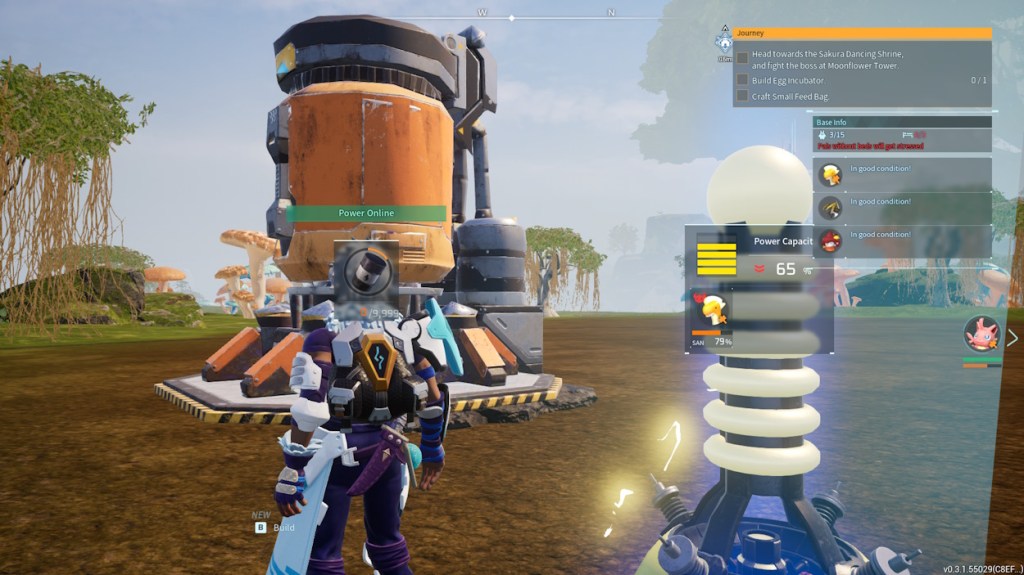Viewport: 1024px width, 575px height.
Task: Select the yellow chick Pal status row
Action: pyautogui.click(x=902, y=175)
